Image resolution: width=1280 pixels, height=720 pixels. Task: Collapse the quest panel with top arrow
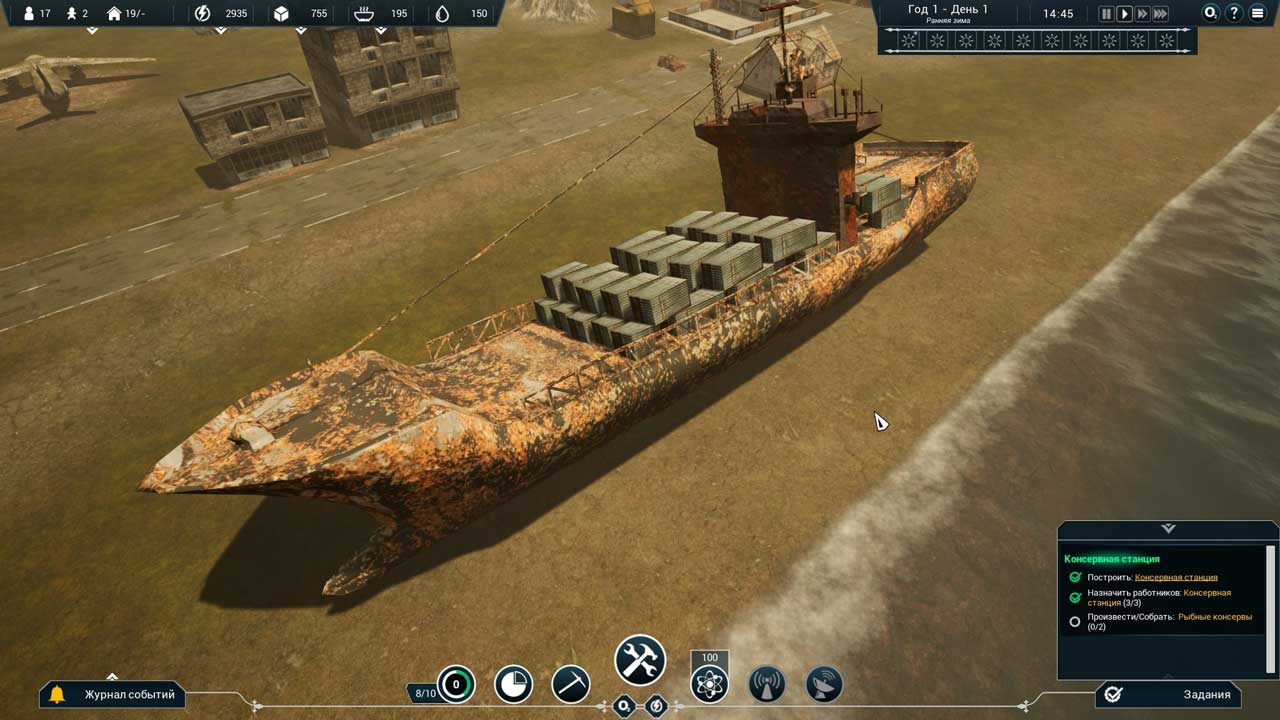pos(1168,528)
